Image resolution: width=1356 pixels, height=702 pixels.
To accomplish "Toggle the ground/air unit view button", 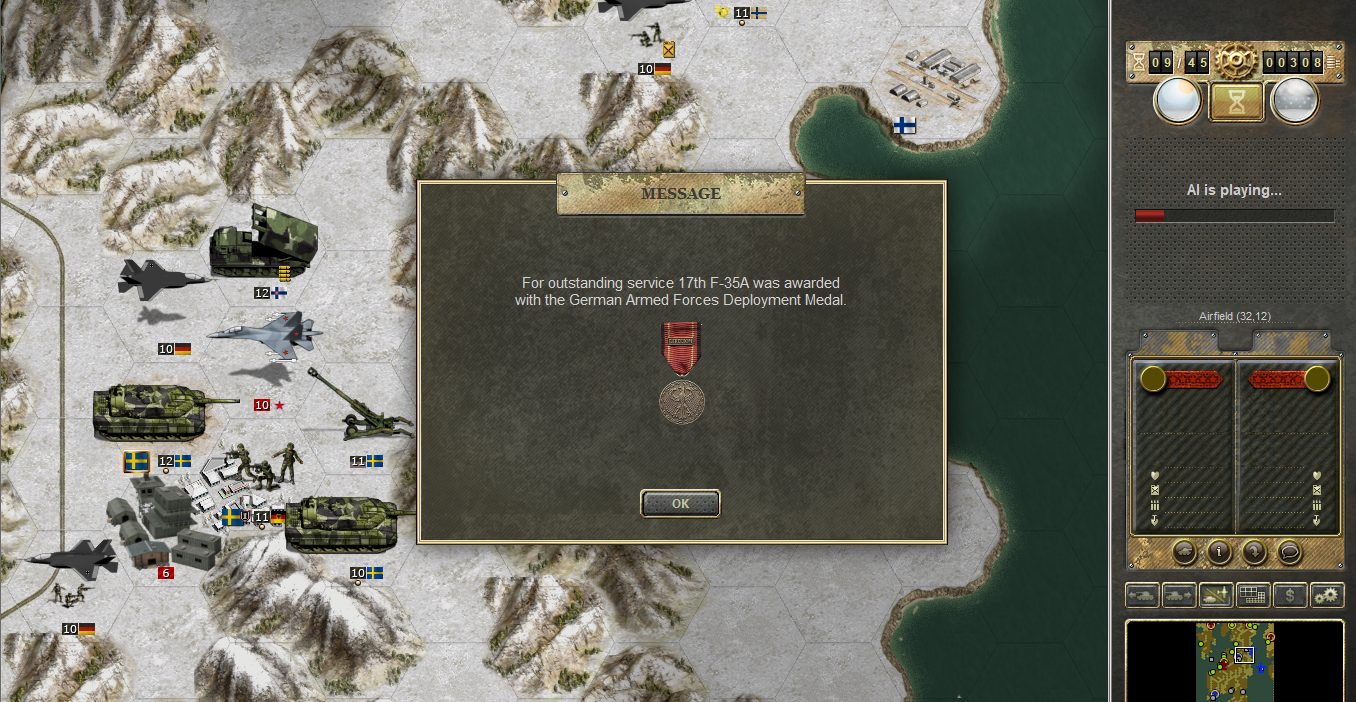I will coord(1216,595).
